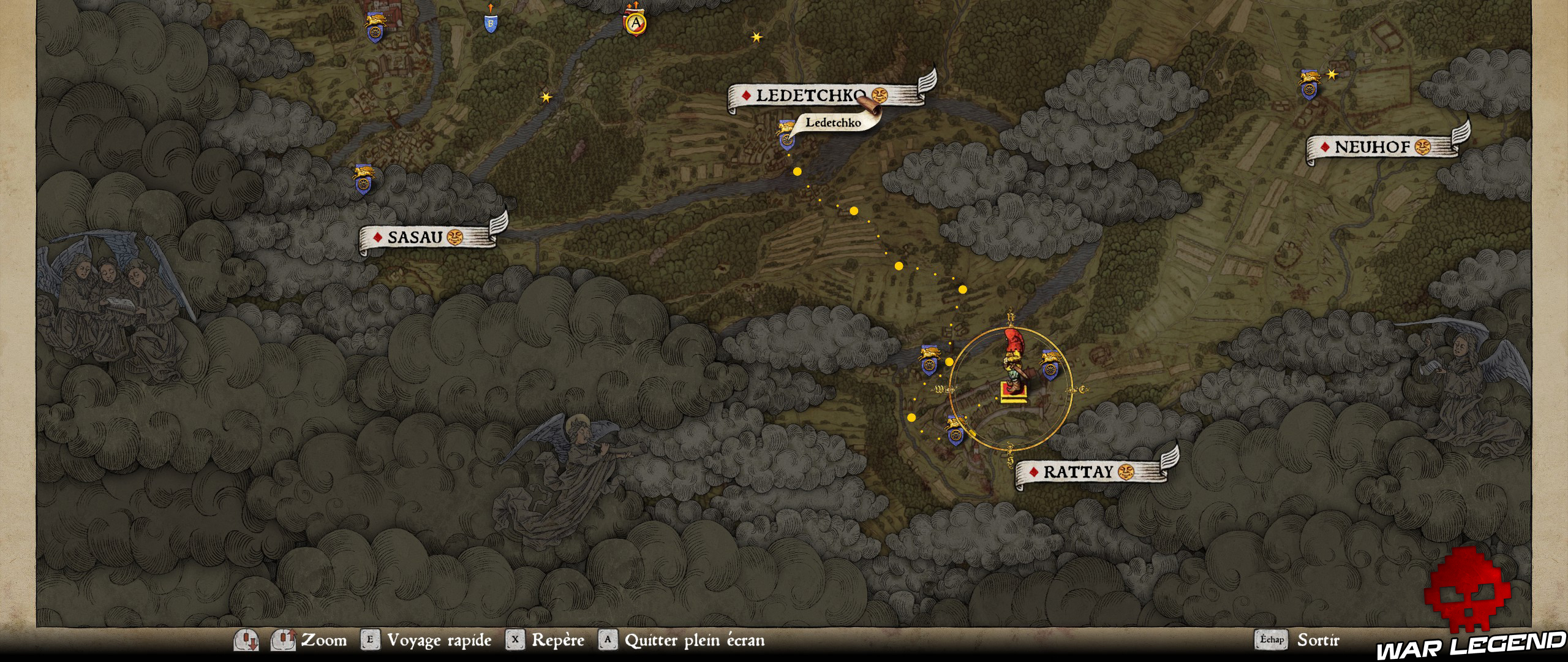
Task: Select the red quest marker A shield
Action: [635, 25]
